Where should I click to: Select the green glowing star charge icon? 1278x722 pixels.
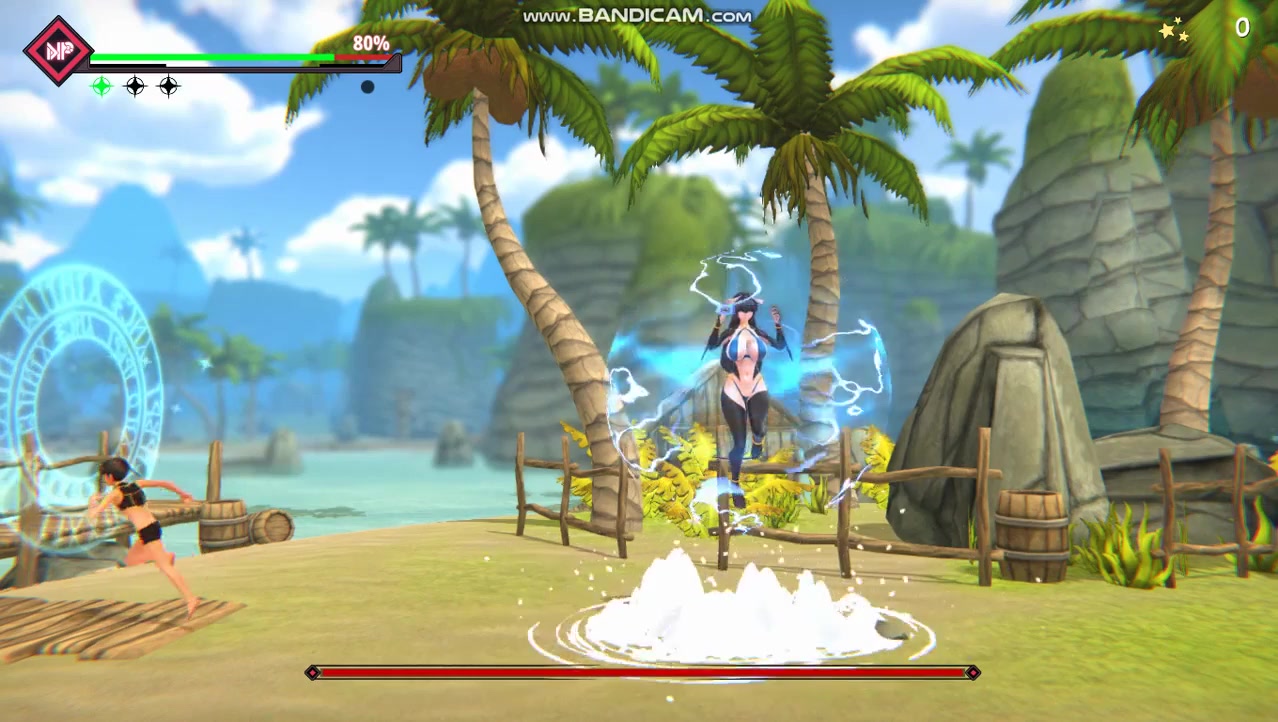click(x=101, y=86)
